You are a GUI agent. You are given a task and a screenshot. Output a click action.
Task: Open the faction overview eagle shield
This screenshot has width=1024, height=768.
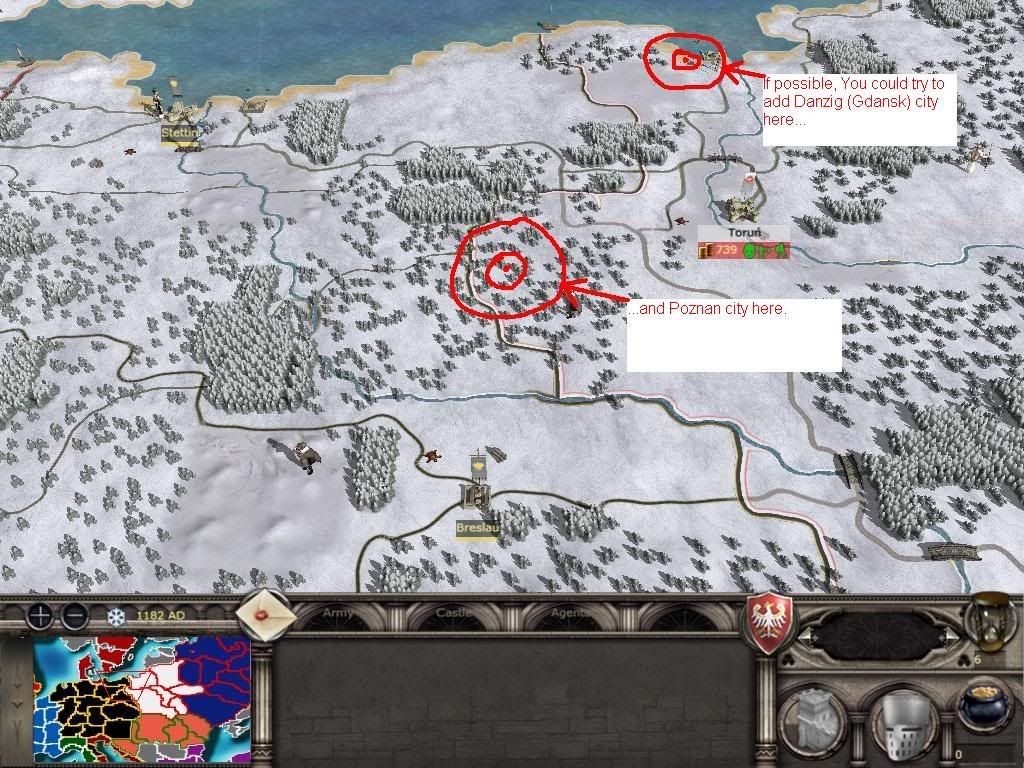pyautogui.click(x=771, y=623)
